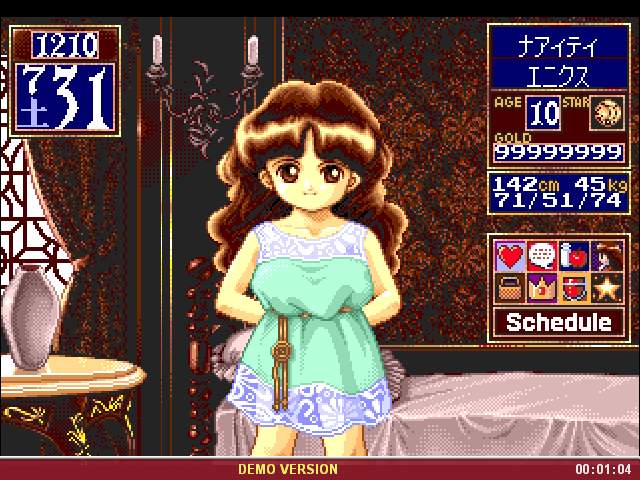Click the red heart status icon
640x480 pixels.
point(511,257)
